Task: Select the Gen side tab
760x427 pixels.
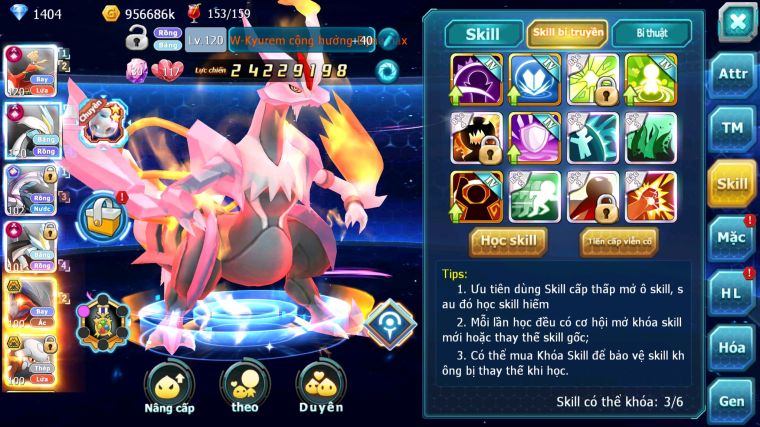Action: point(732,401)
